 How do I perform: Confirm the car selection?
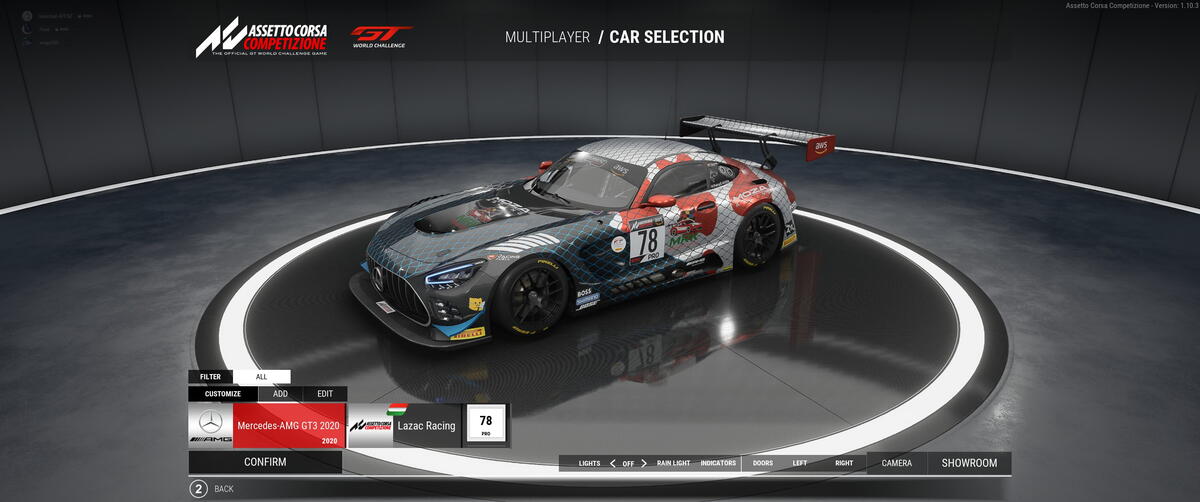[265, 462]
